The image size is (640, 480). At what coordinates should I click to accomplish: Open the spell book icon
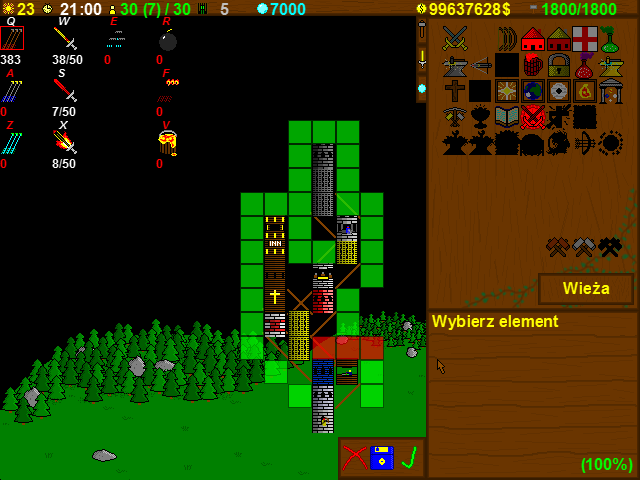coord(507,117)
